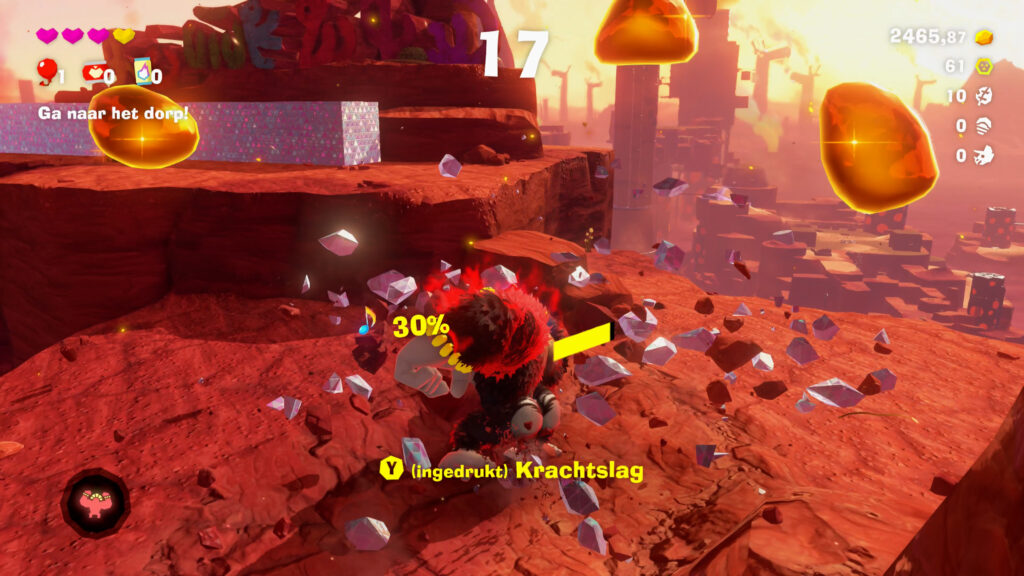Click the gold nugget currency icon
Screen dimensions: 1024x576
tap(985, 37)
